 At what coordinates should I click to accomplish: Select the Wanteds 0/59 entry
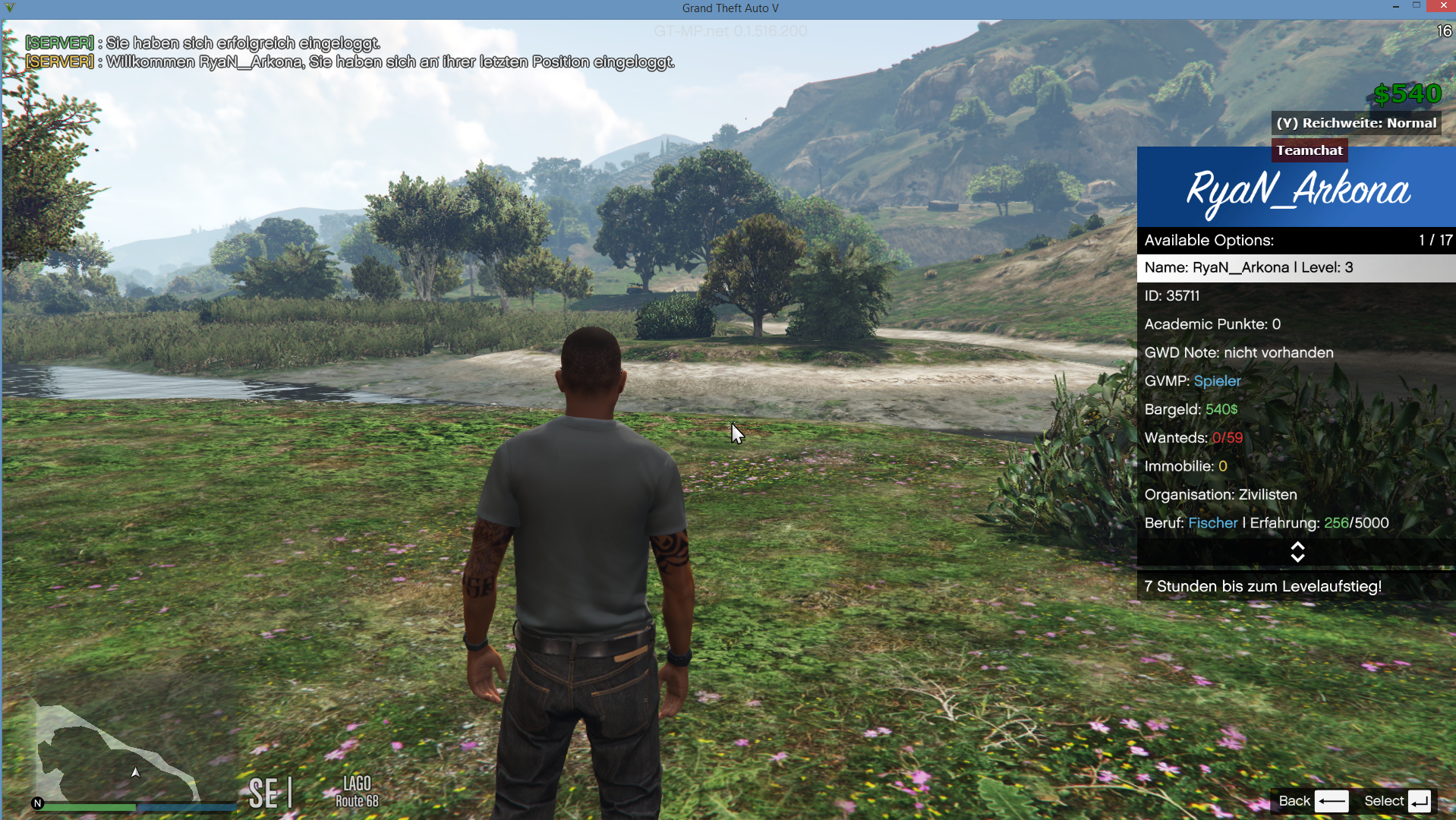1295,438
